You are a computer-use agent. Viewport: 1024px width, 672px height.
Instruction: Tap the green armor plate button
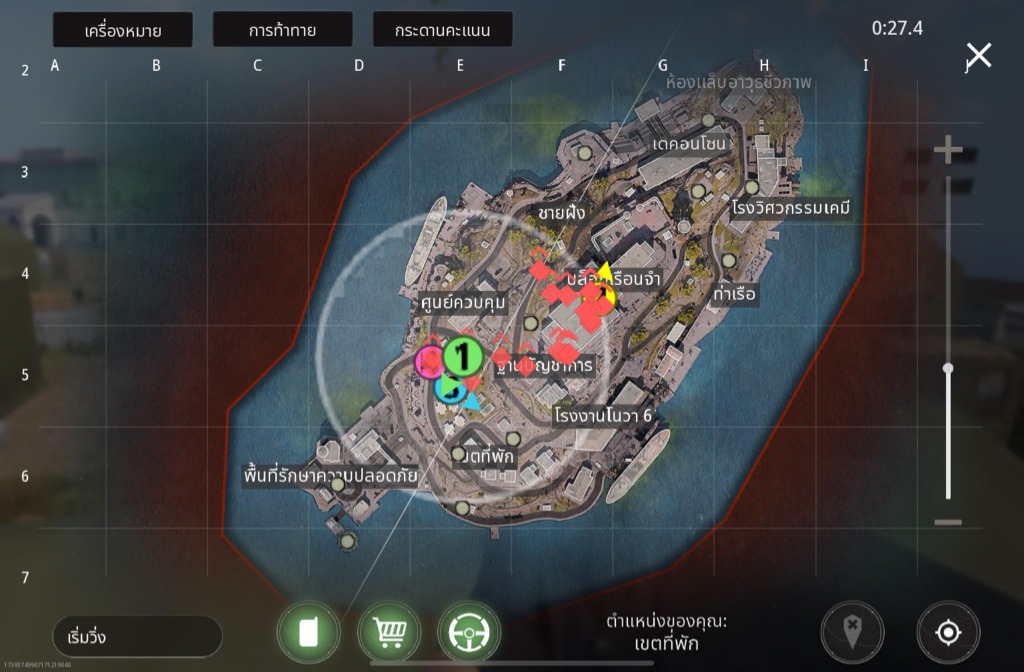[x=309, y=633]
